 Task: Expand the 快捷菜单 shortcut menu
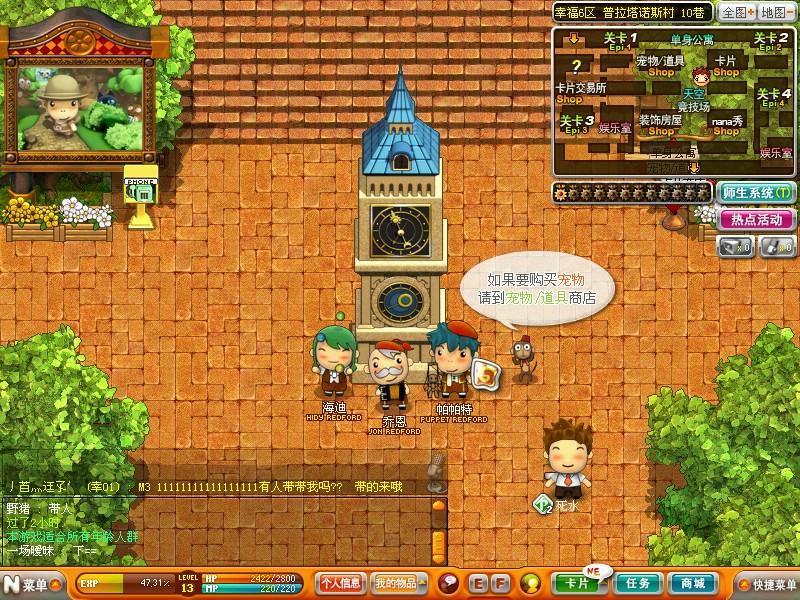(766, 584)
